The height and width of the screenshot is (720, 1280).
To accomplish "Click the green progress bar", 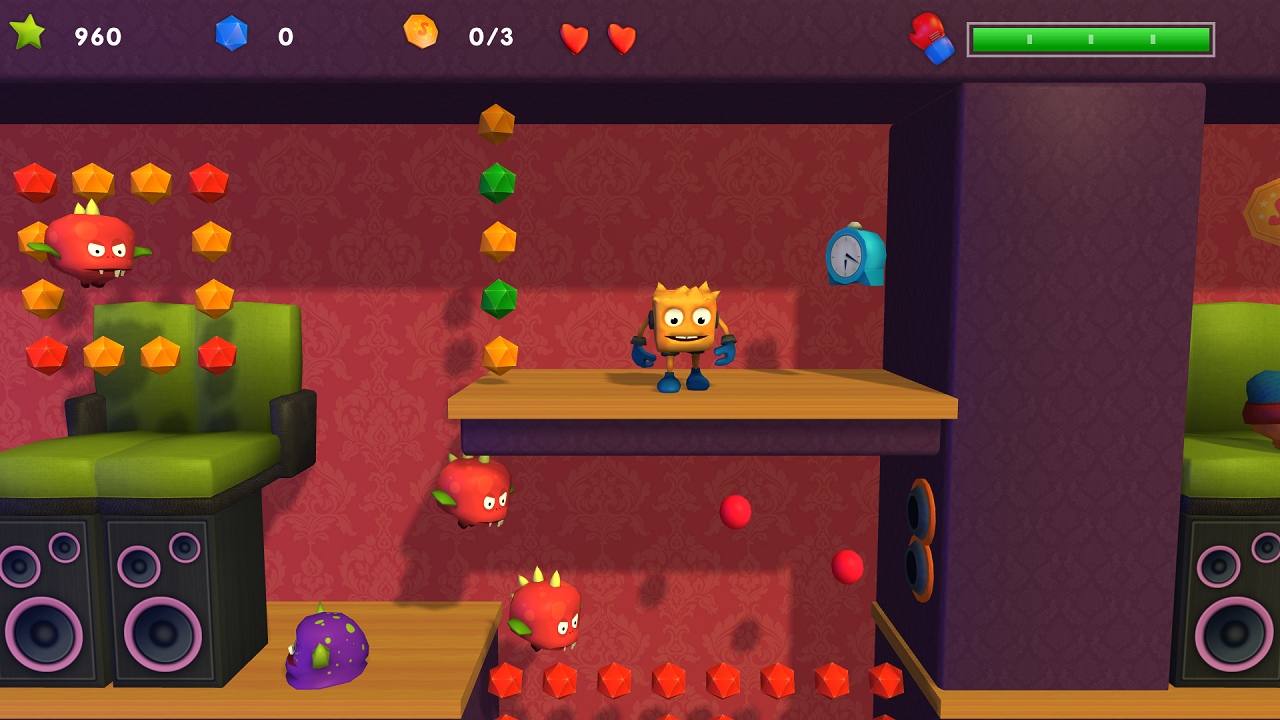I will [1089, 40].
